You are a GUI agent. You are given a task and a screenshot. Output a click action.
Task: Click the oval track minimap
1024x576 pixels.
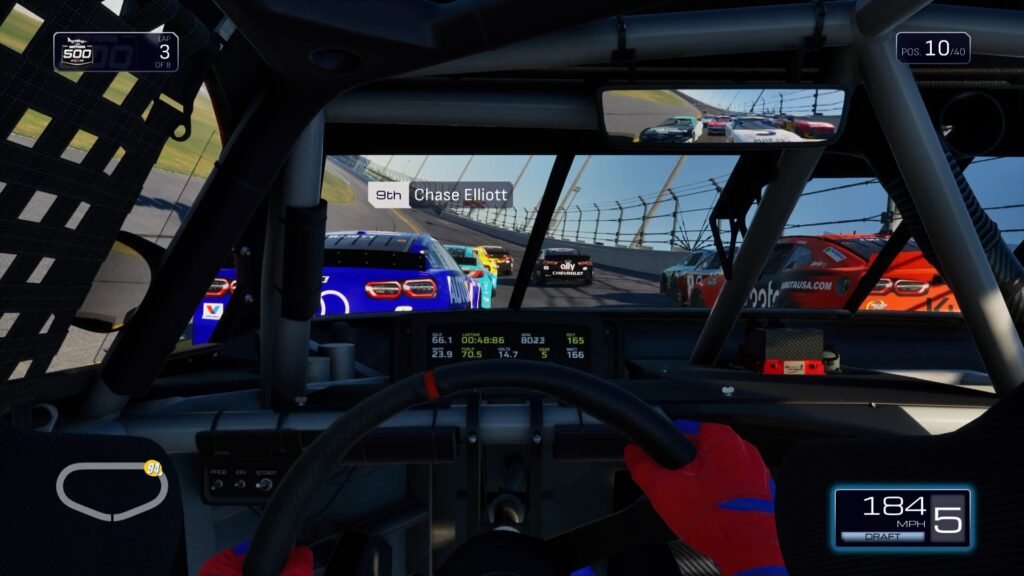click(x=110, y=491)
